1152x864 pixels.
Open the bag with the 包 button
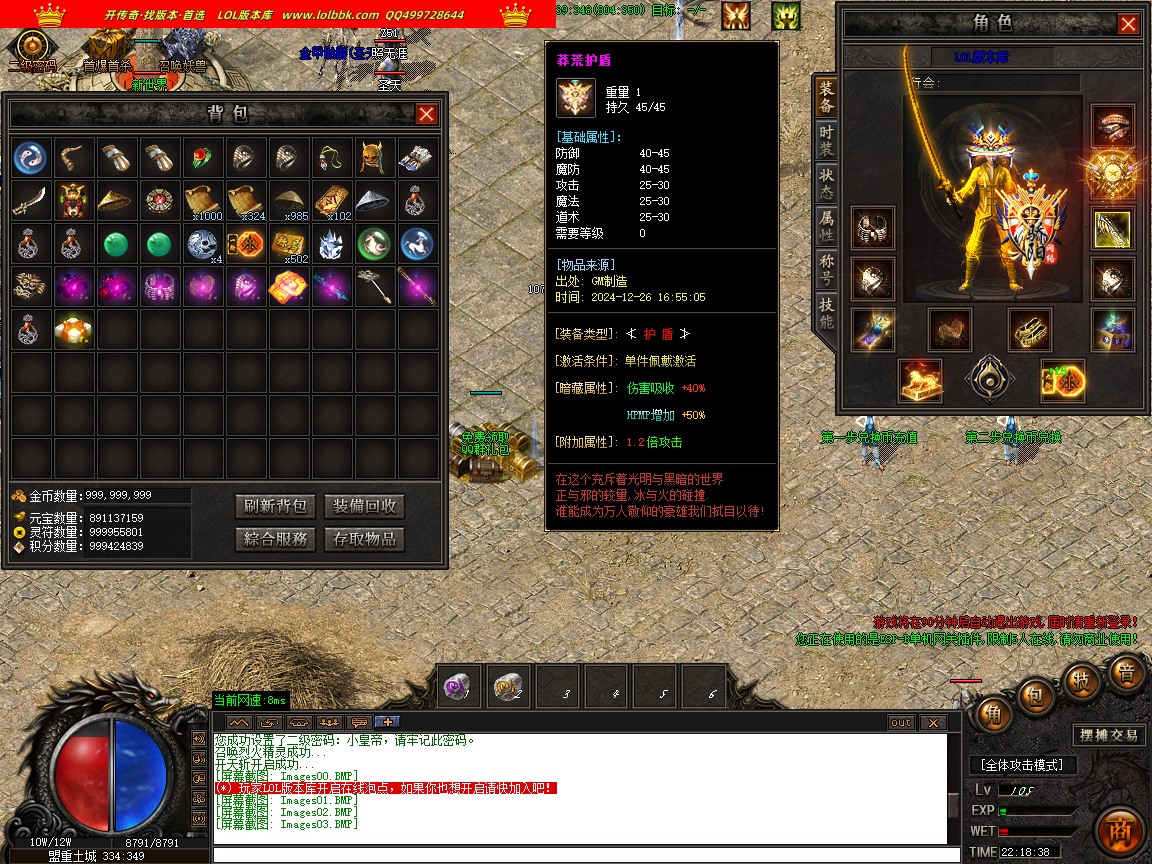1037,693
